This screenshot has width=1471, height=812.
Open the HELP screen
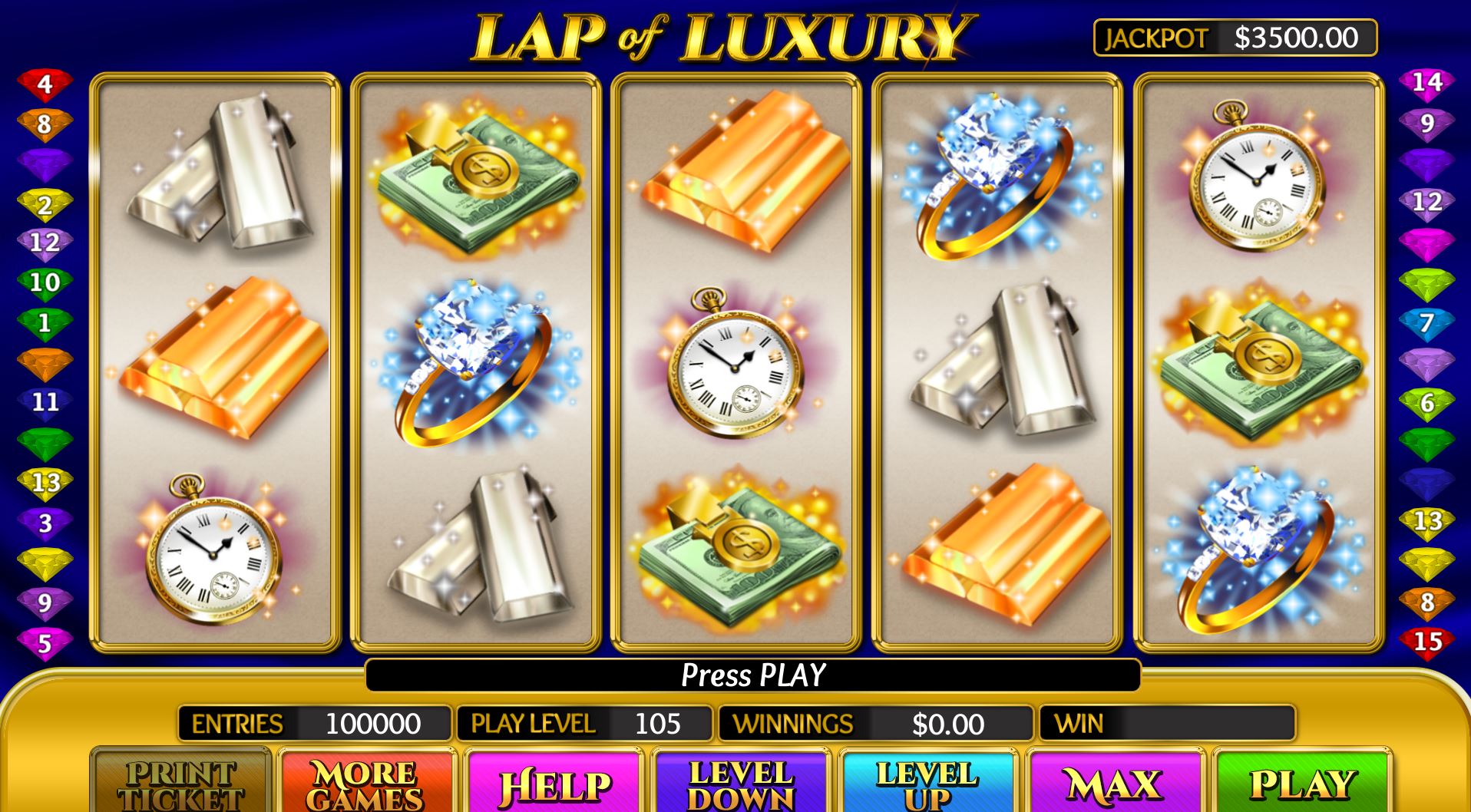[552, 784]
